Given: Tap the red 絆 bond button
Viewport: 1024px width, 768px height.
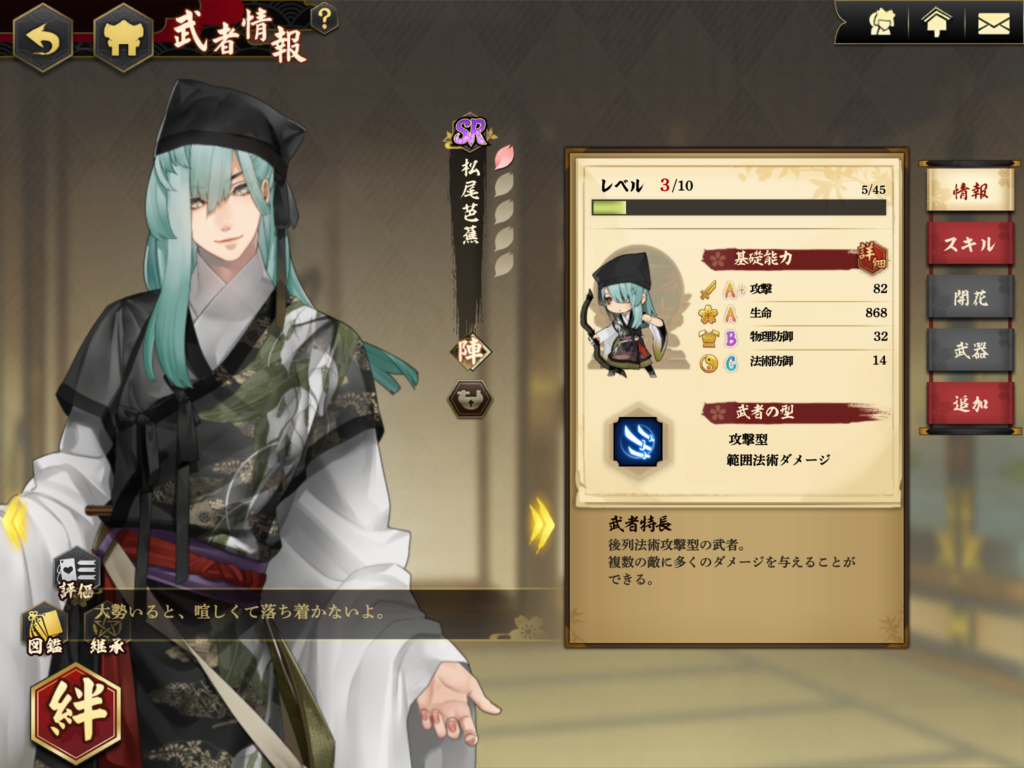Looking at the screenshot, I should (x=75, y=714).
